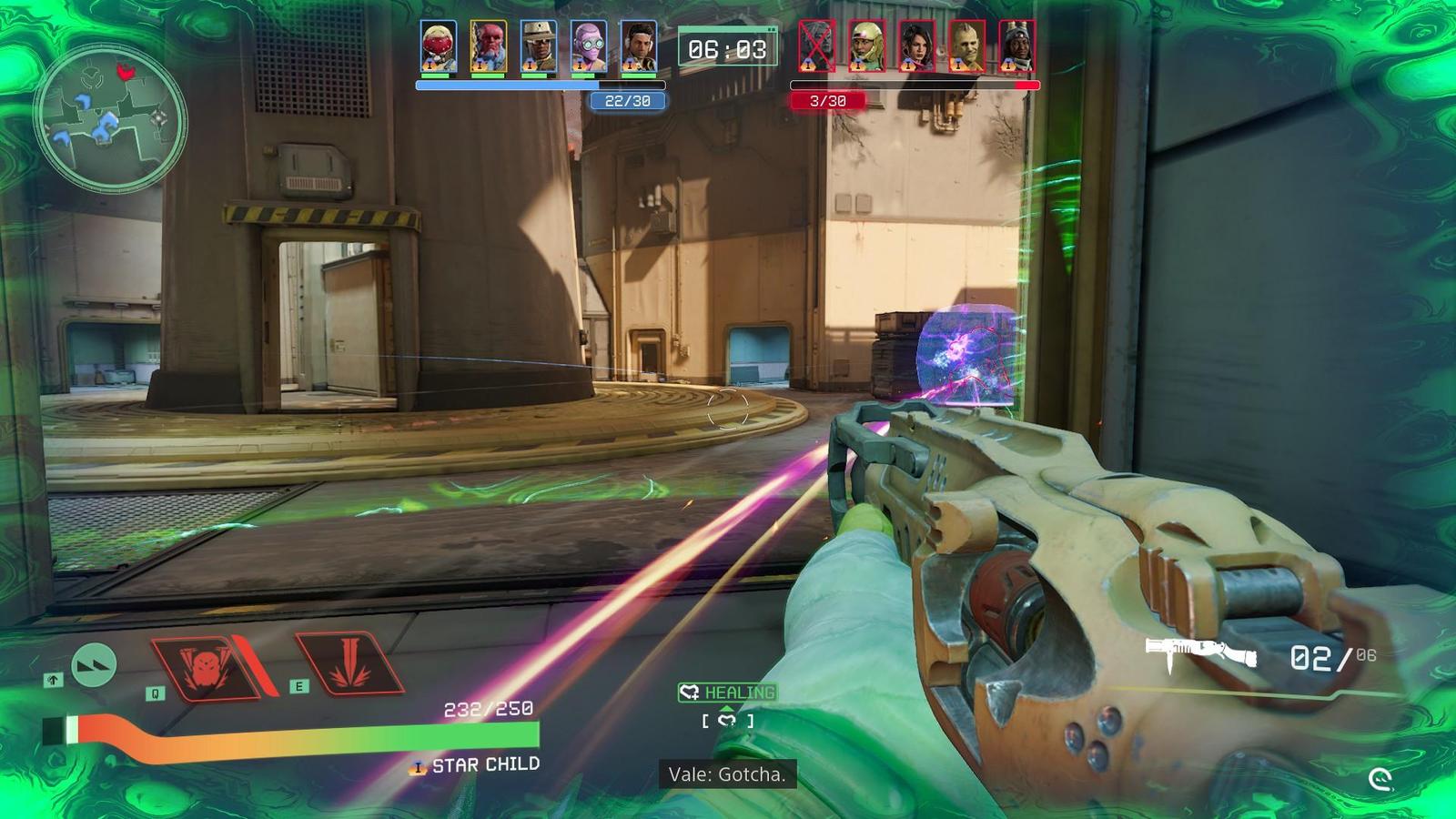
Task: Click the white swirl logo icon
Action: (1380, 779)
